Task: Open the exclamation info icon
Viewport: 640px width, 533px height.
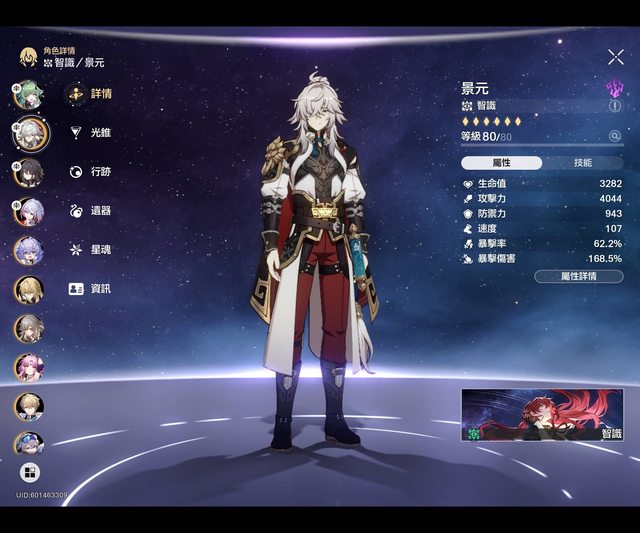Action: (x=615, y=105)
